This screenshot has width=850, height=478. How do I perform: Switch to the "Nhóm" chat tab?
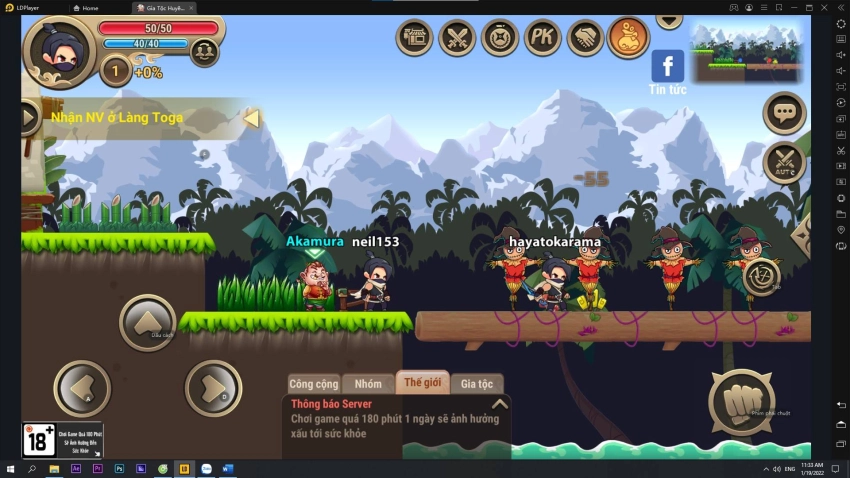(x=368, y=384)
